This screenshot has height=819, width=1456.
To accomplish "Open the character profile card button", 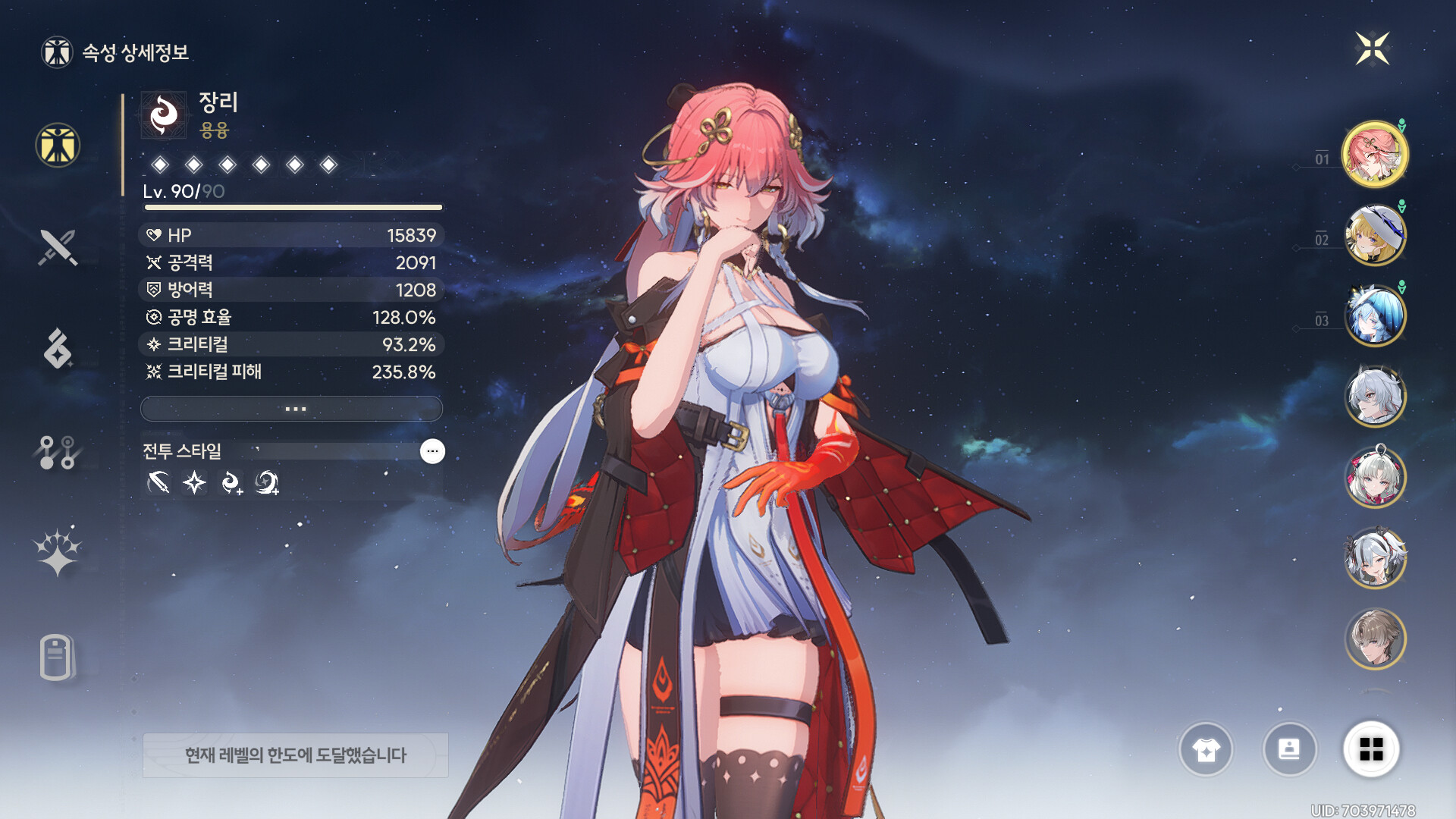I will pyautogui.click(x=1289, y=749).
